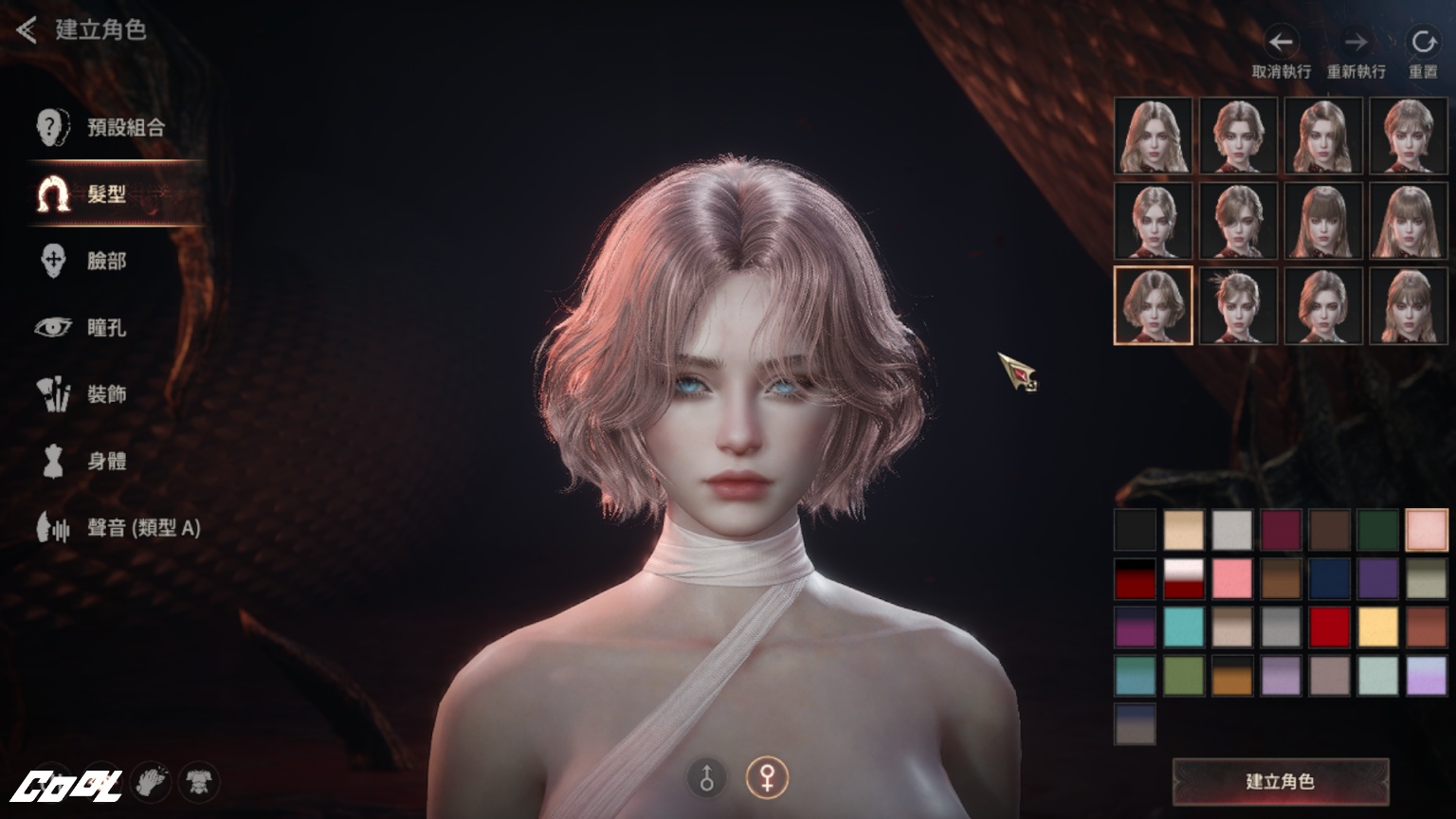This screenshot has width=1456, height=819.
Task: Choose the dark green hair color swatch
Action: tap(1377, 530)
